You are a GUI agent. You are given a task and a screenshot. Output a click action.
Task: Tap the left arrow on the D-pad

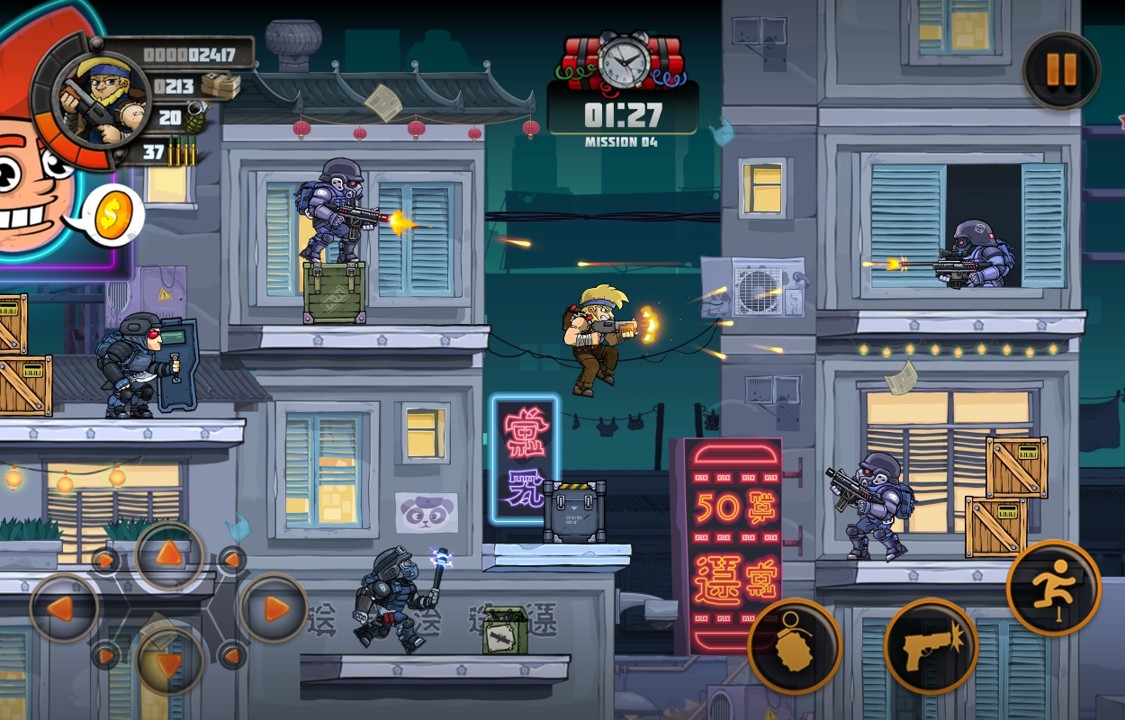tap(64, 608)
